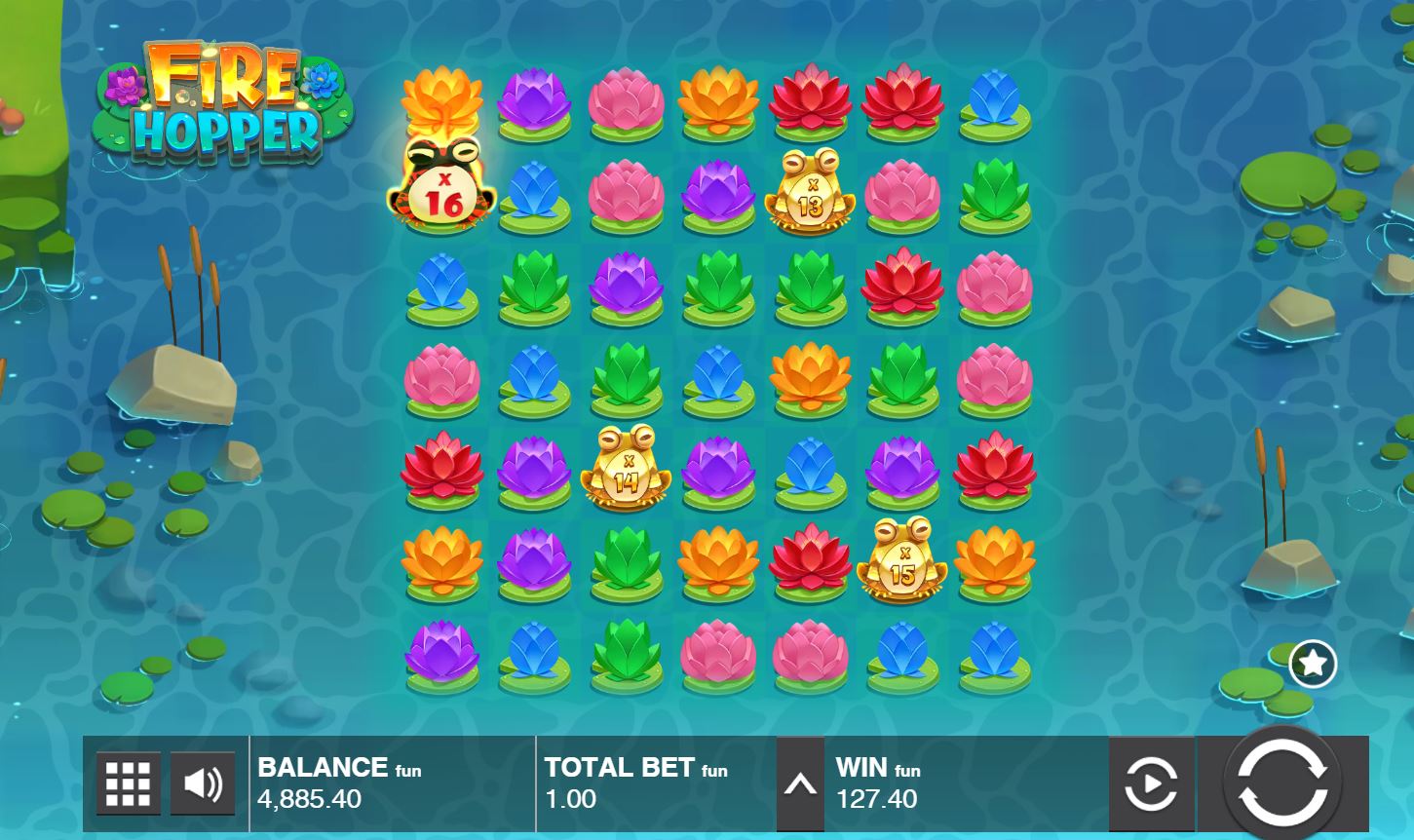Toggle the sound speaker button
The width and height of the screenshot is (1414, 840).
pos(203,783)
